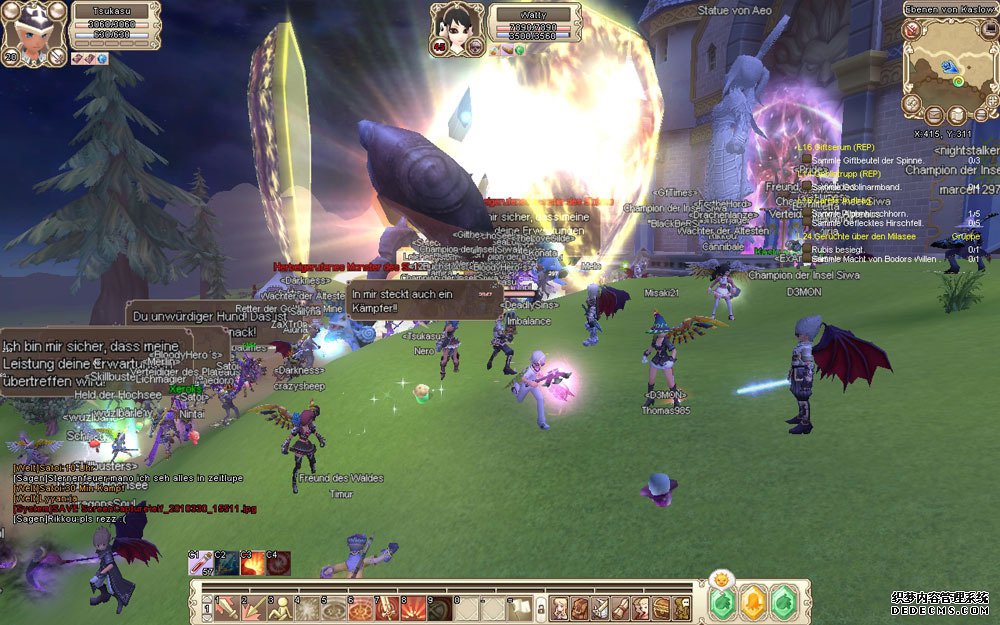Activate the arrow strike skill in slot 2
The image size is (1000, 625).
tap(252, 607)
